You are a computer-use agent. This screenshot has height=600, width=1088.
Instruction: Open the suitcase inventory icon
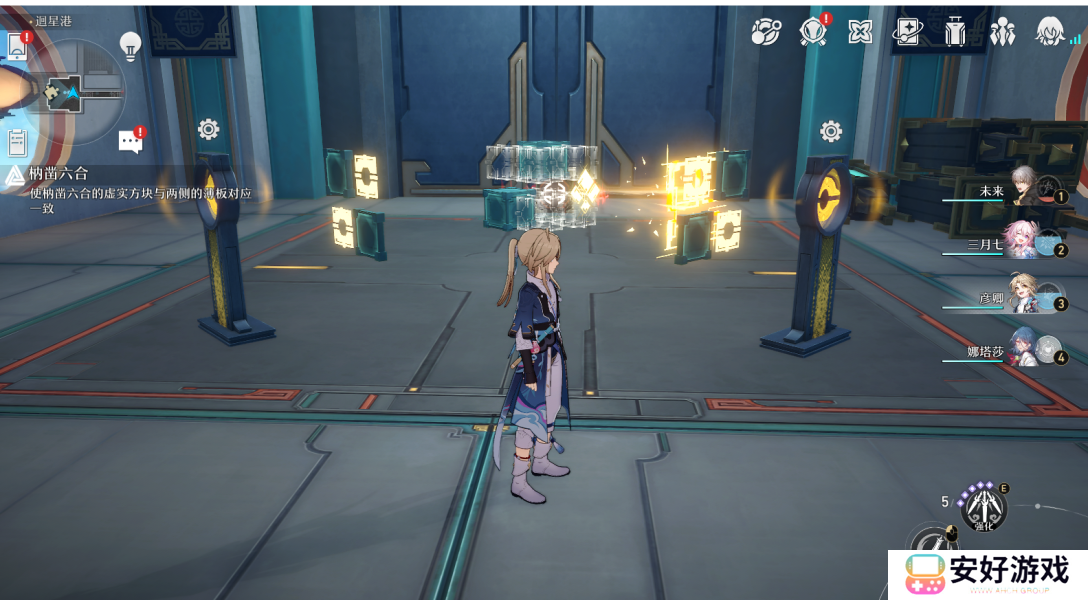point(954,32)
